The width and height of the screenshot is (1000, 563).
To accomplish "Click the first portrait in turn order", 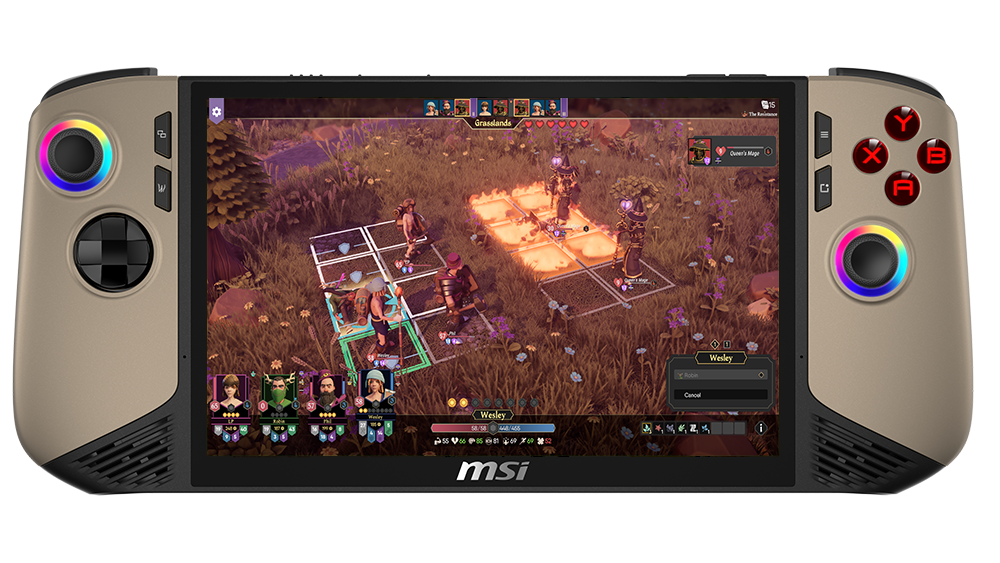I will pyautogui.click(x=431, y=107).
